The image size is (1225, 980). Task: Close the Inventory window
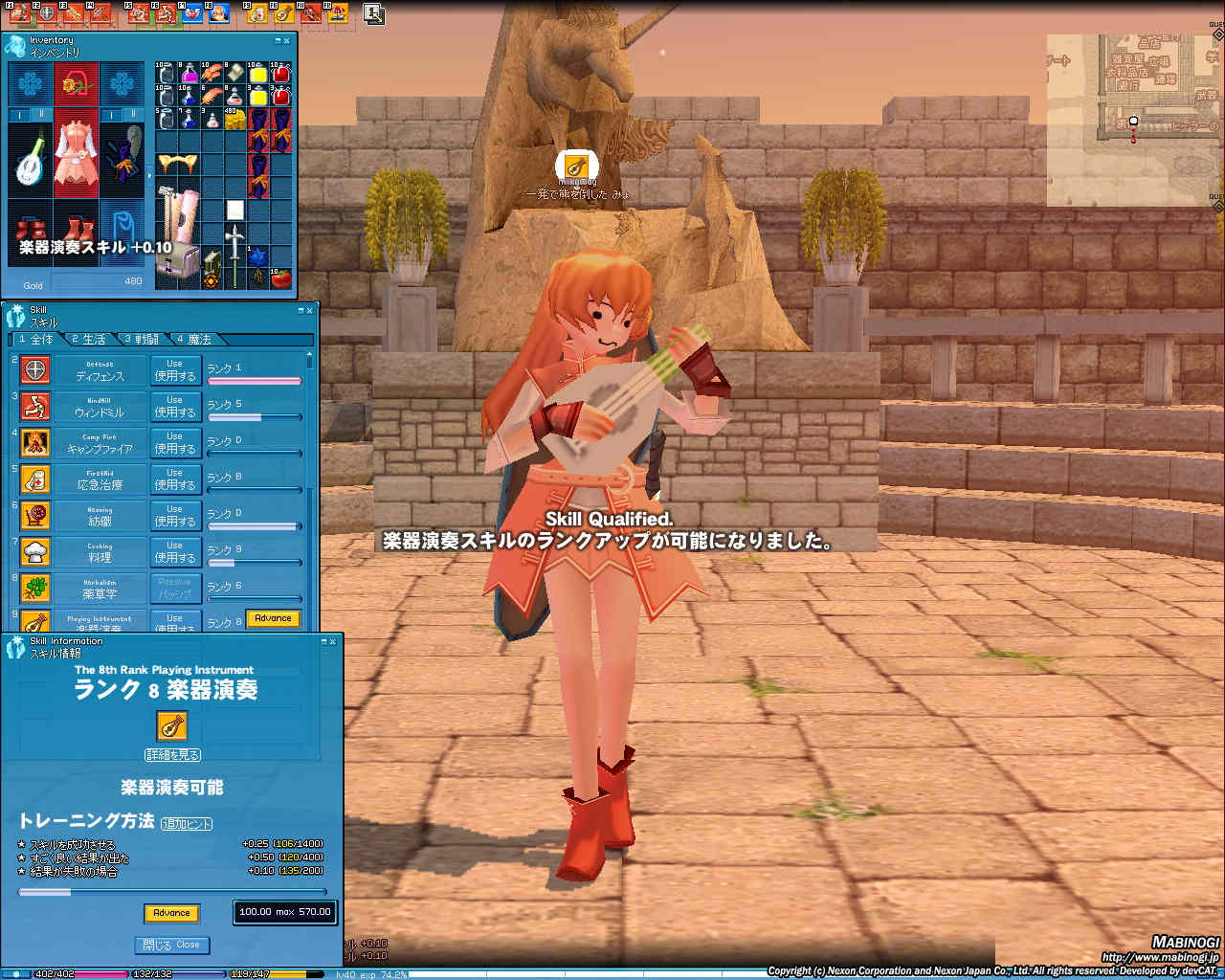[287, 41]
